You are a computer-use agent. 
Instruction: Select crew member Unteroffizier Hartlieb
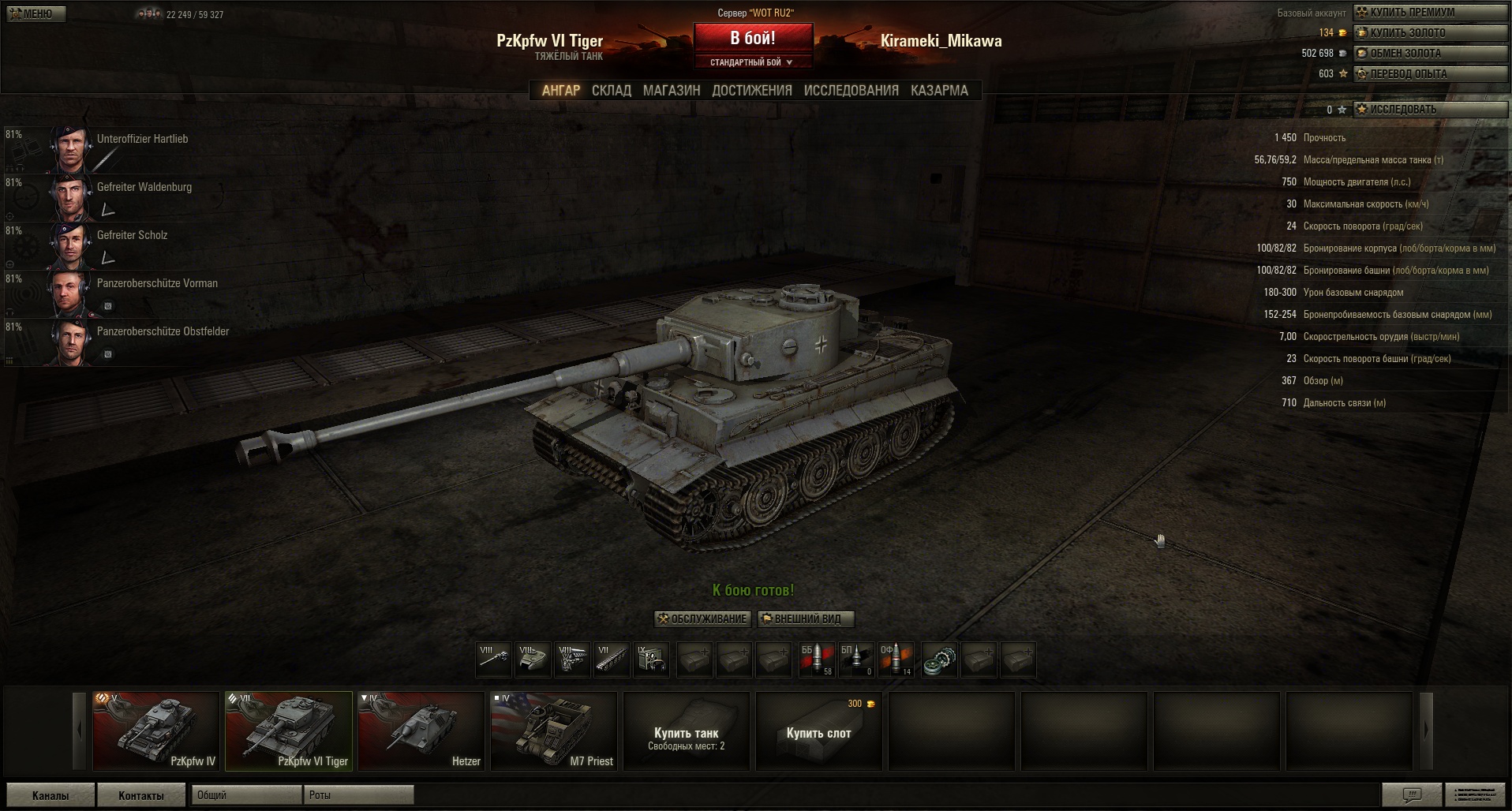(142, 140)
